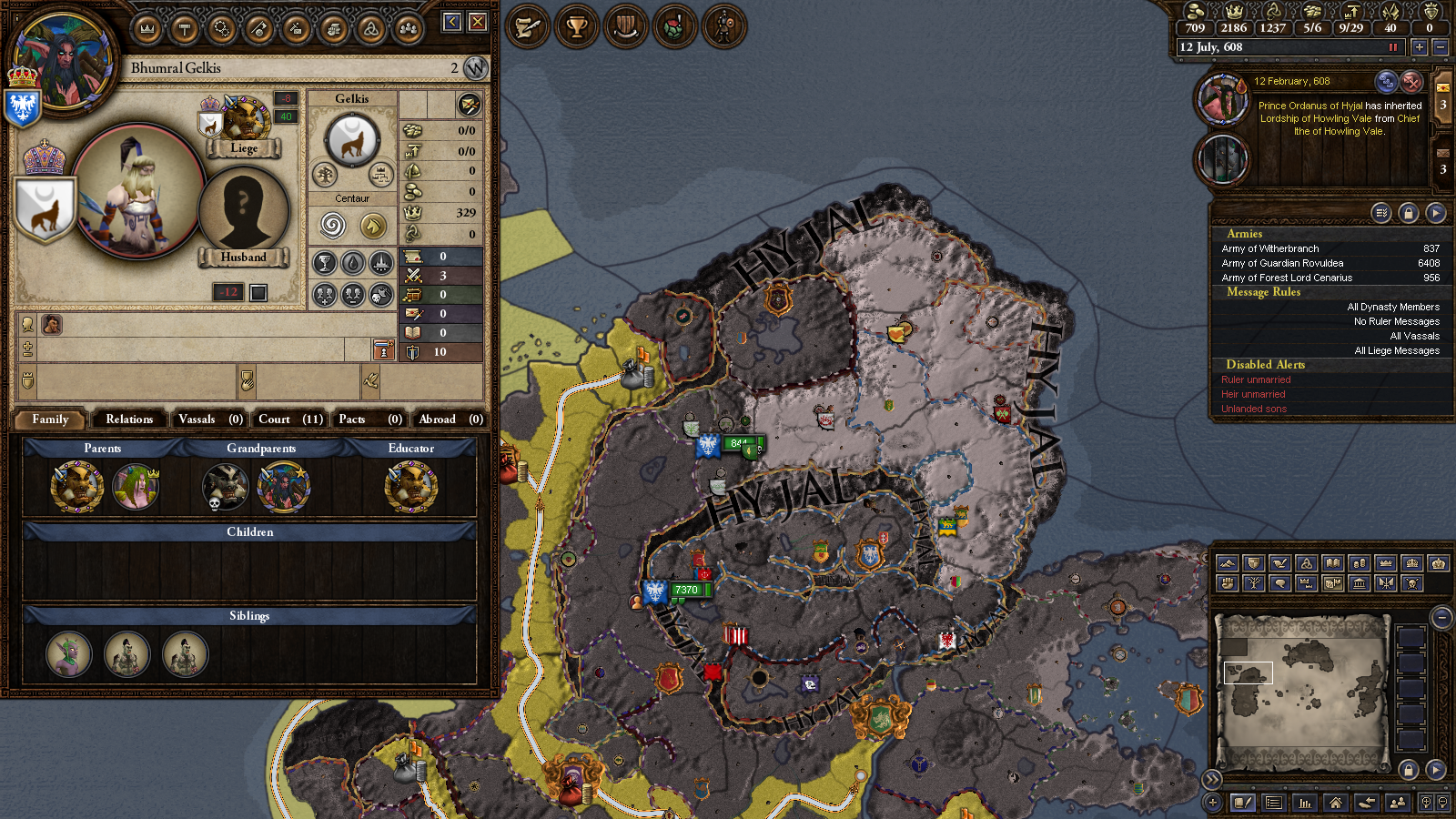Image resolution: width=1456 pixels, height=819 pixels.
Task: Go back with the character window arrow
Action: click(x=452, y=22)
